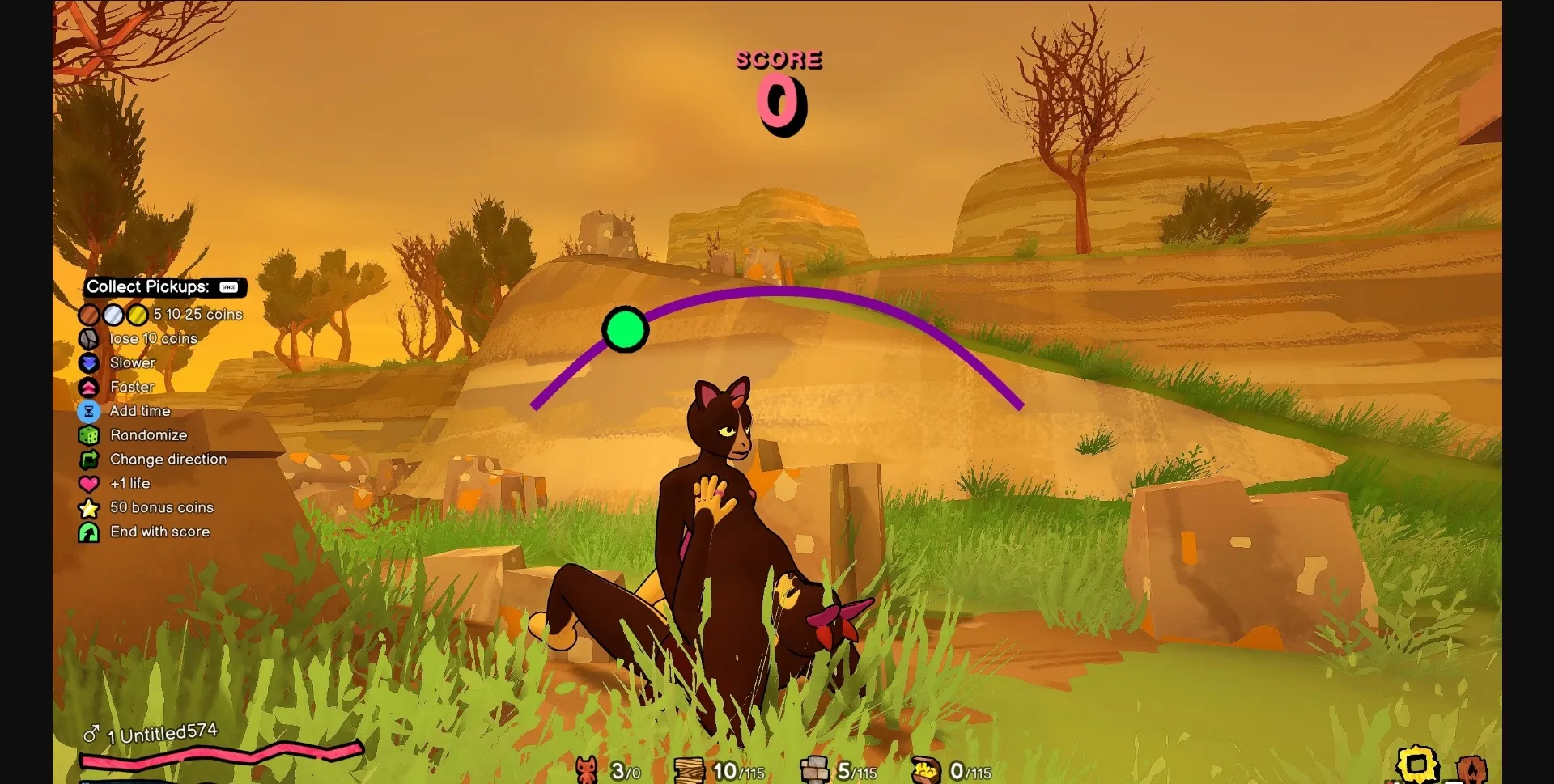
Task: Click the SCORE heading at the top
Action: tap(779, 58)
